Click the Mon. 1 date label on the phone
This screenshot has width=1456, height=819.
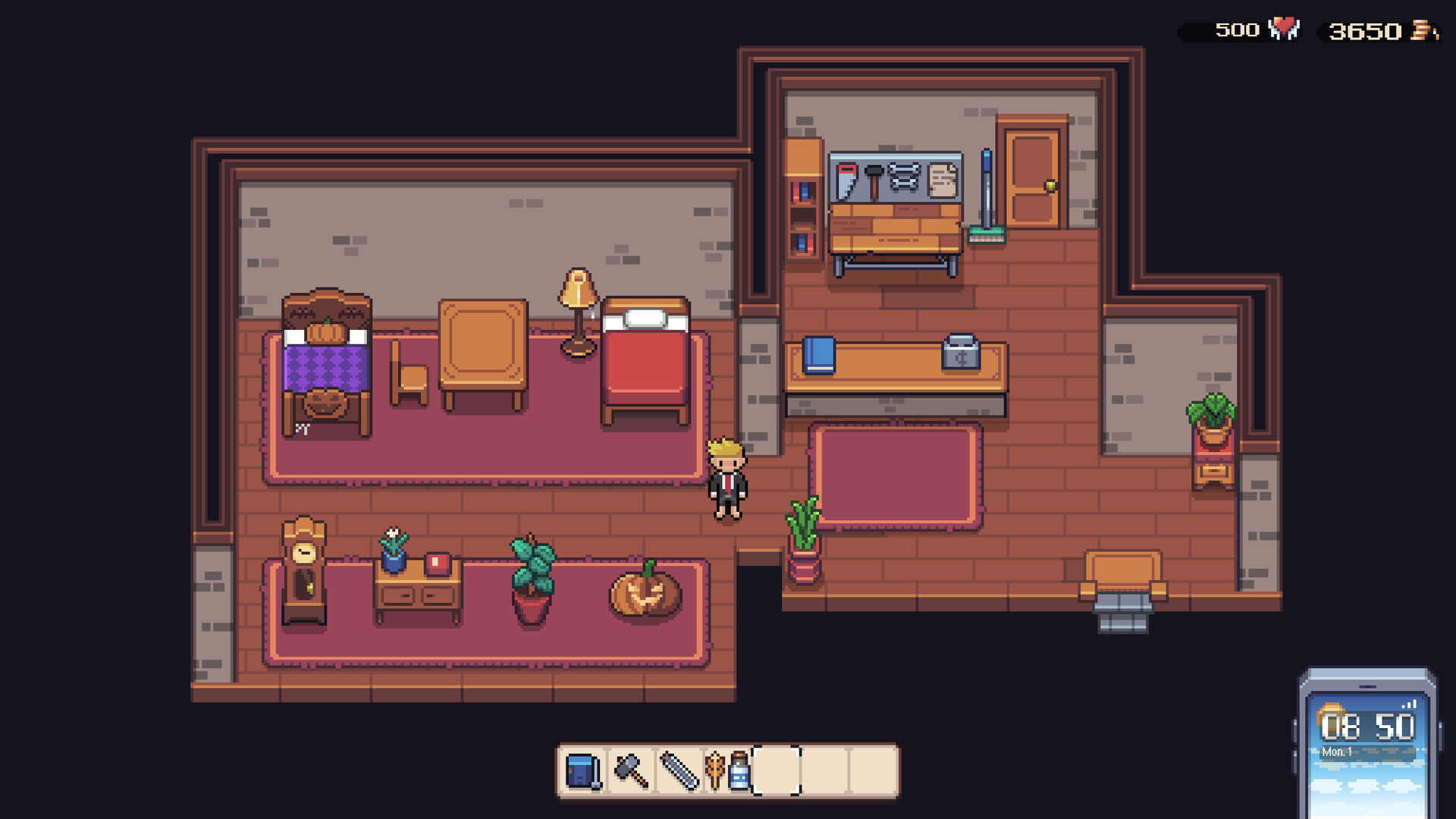(1337, 752)
